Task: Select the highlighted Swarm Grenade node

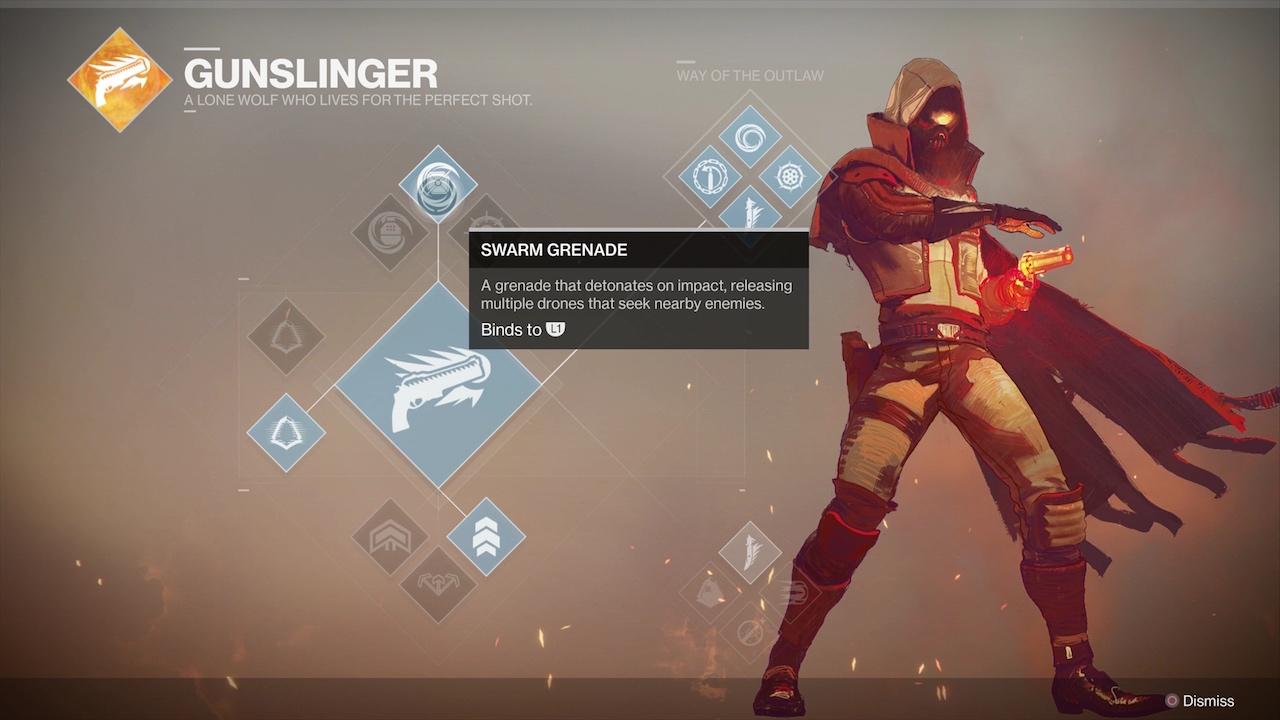Action: tap(438, 185)
